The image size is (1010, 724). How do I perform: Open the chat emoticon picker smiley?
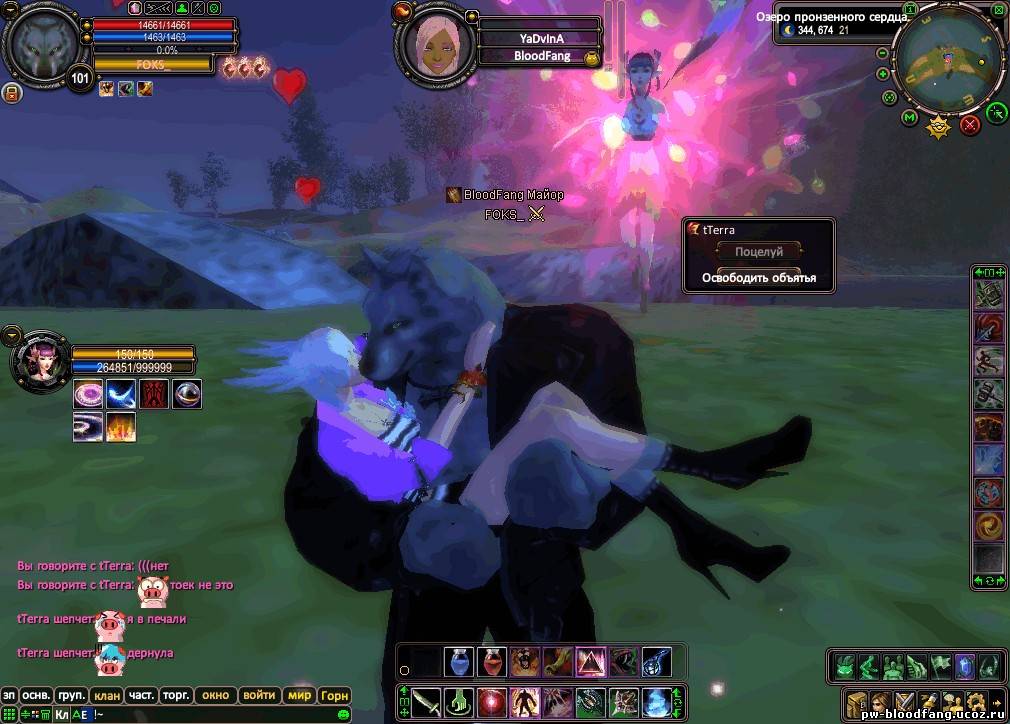tap(343, 715)
